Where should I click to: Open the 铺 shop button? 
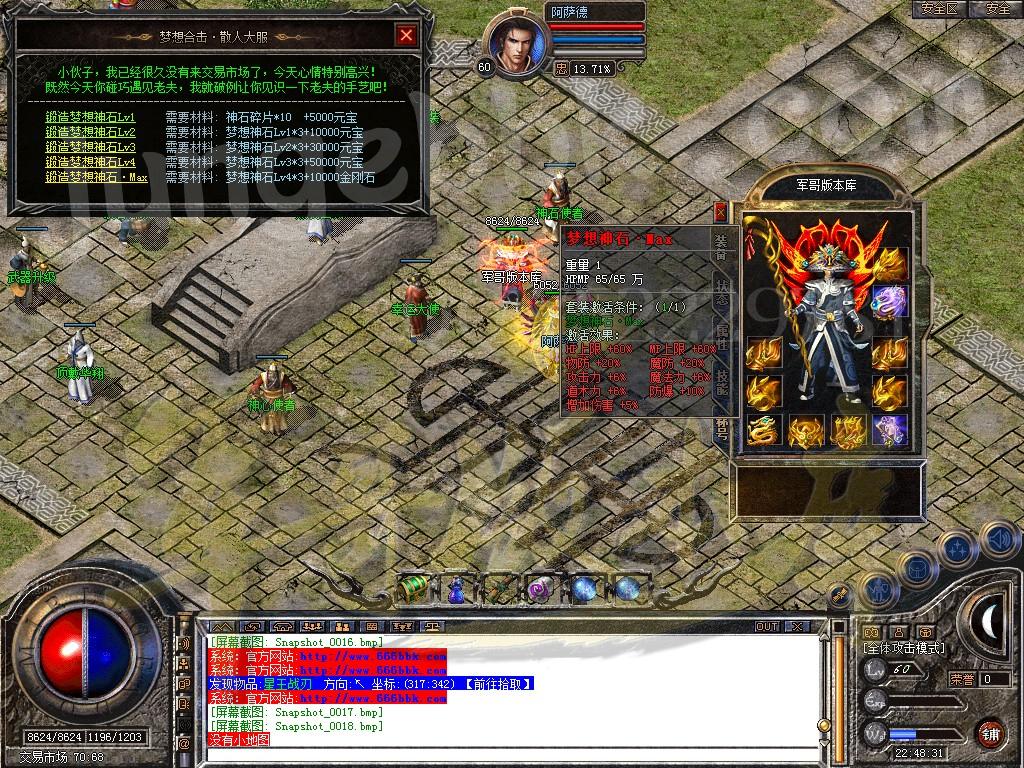coord(990,732)
